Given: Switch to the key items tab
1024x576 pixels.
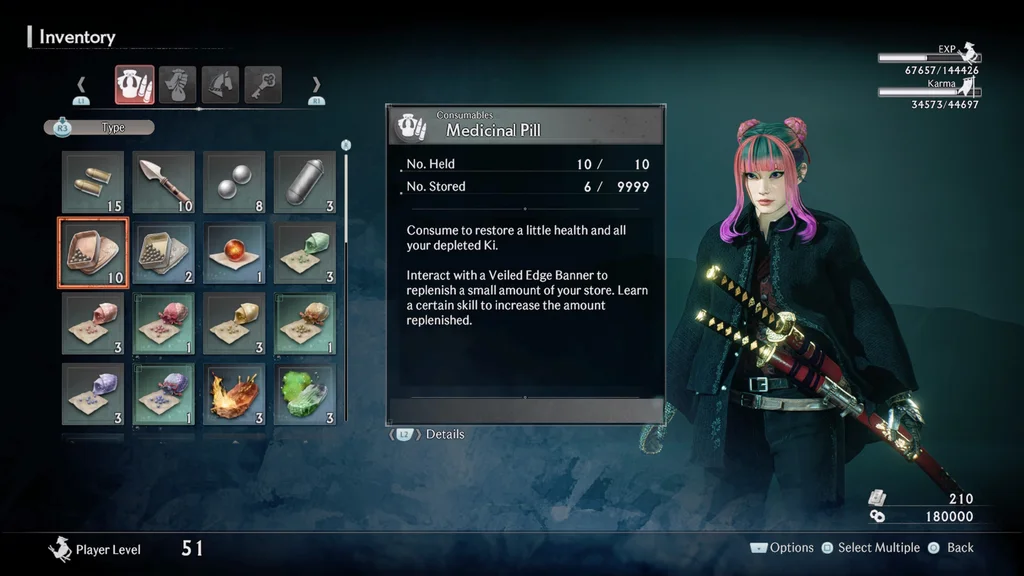Looking at the screenshot, I should [x=263, y=85].
